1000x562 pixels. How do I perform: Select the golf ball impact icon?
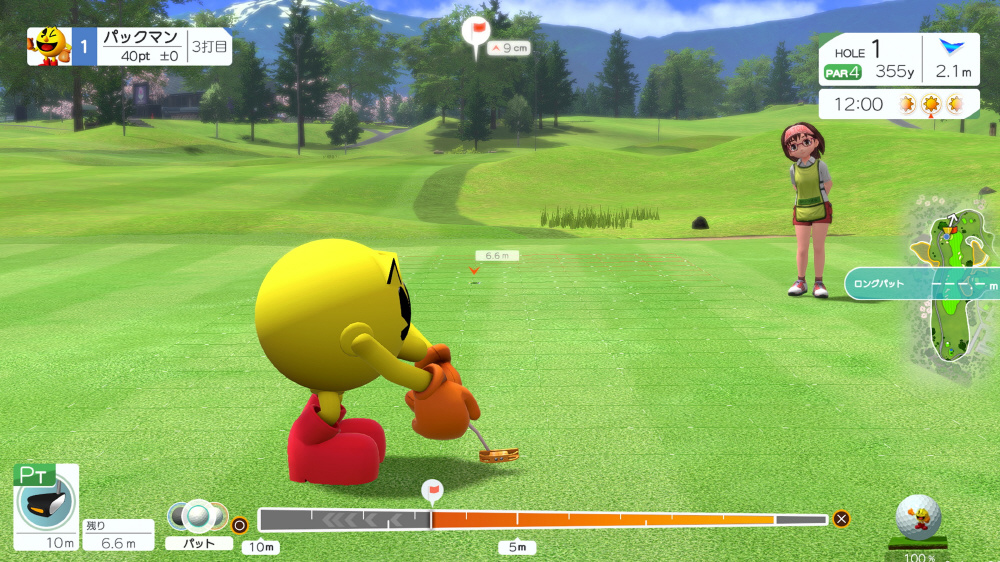[917, 518]
